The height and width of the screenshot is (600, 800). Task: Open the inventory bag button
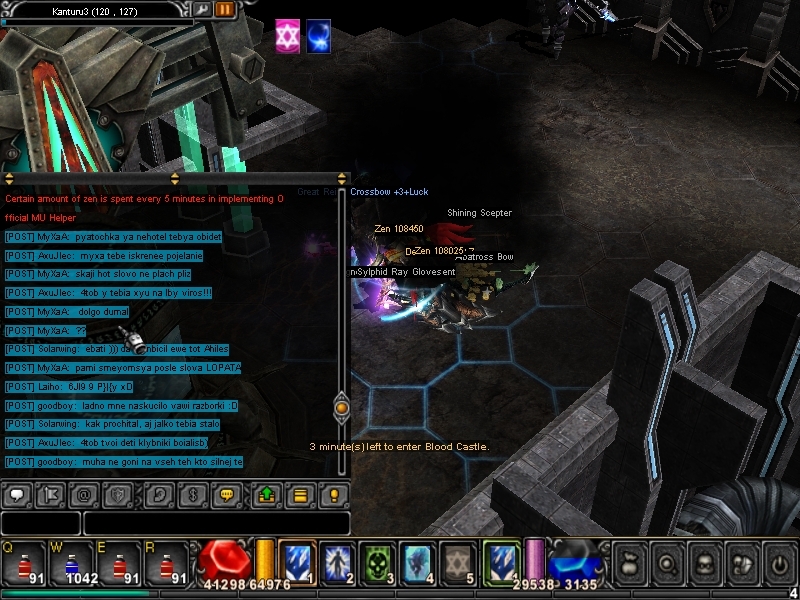coord(627,562)
